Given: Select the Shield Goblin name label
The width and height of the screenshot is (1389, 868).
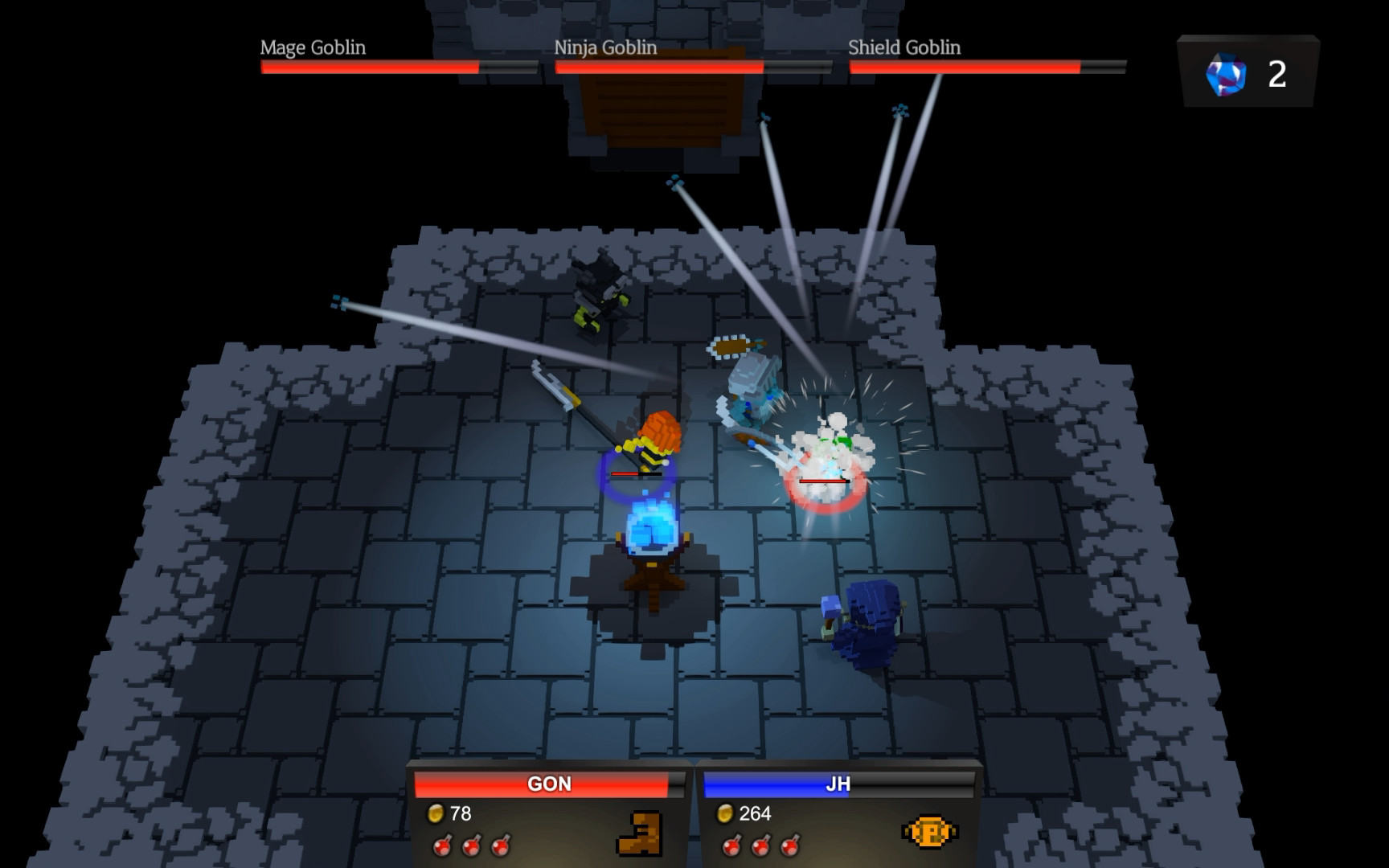Looking at the screenshot, I should [904, 48].
